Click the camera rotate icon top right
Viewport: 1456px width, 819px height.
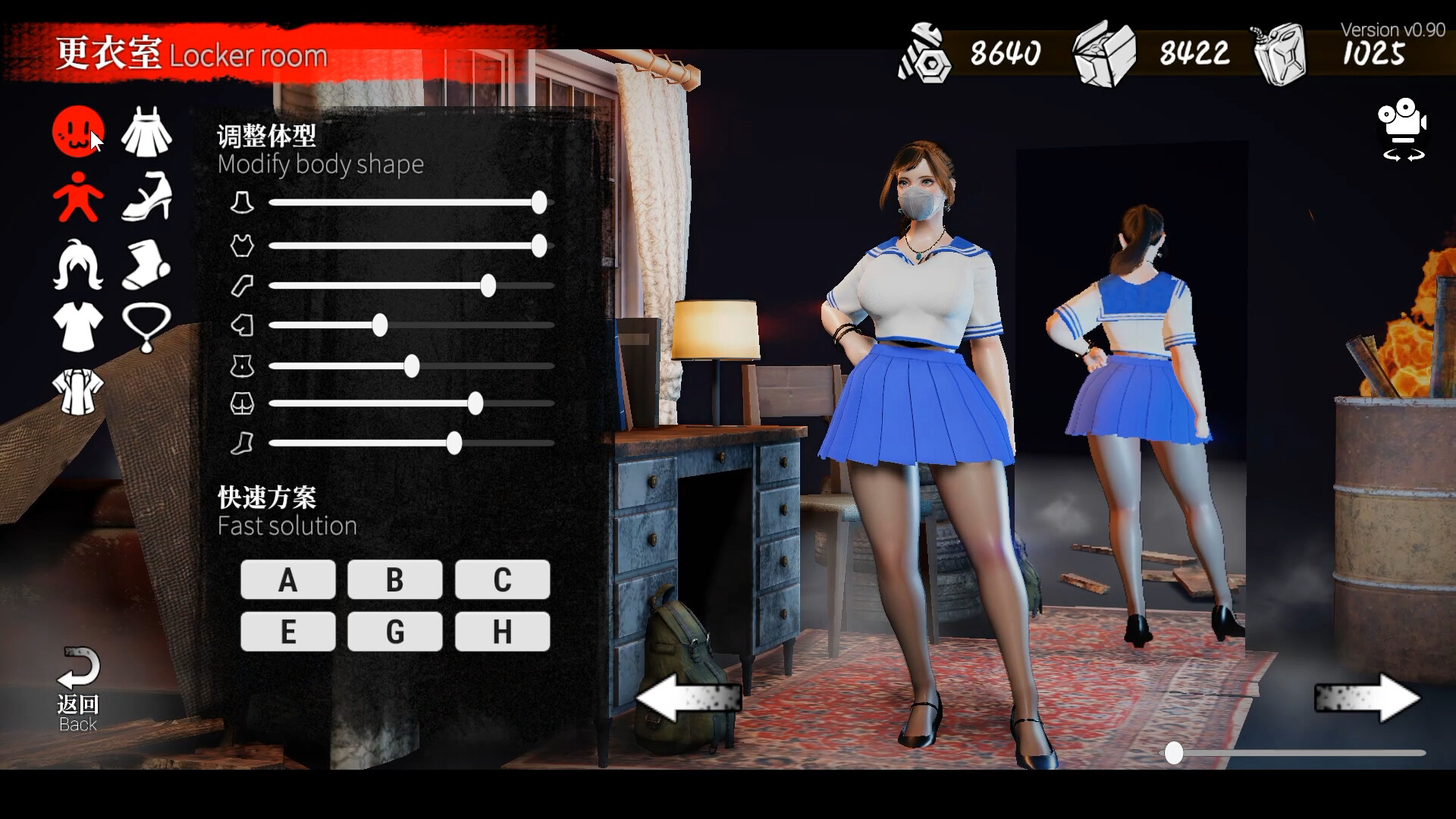point(1403,130)
